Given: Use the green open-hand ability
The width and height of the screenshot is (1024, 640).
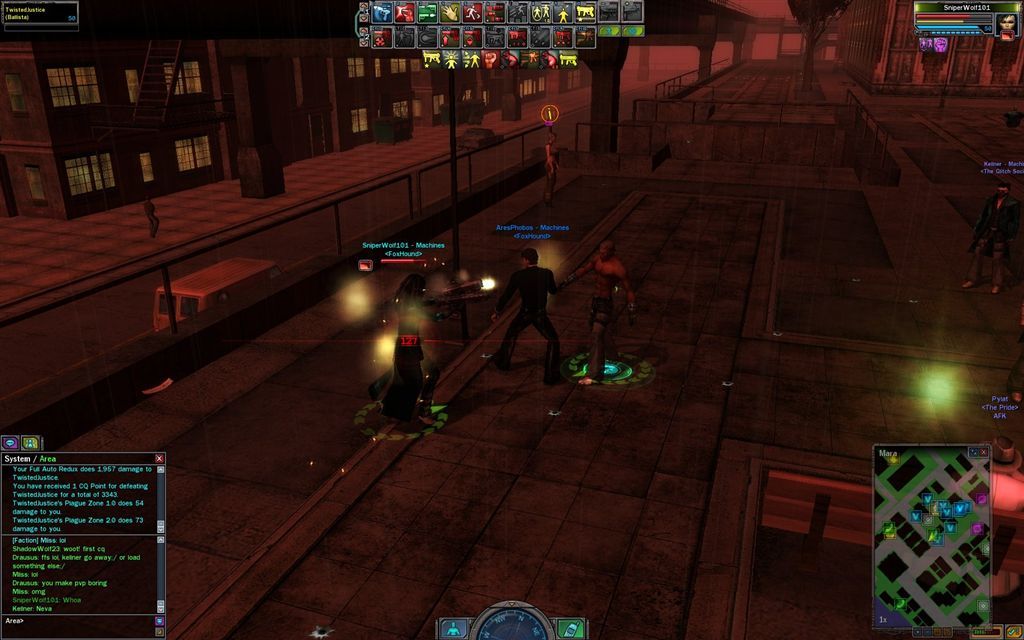Looking at the screenshot, I should 450,13.
